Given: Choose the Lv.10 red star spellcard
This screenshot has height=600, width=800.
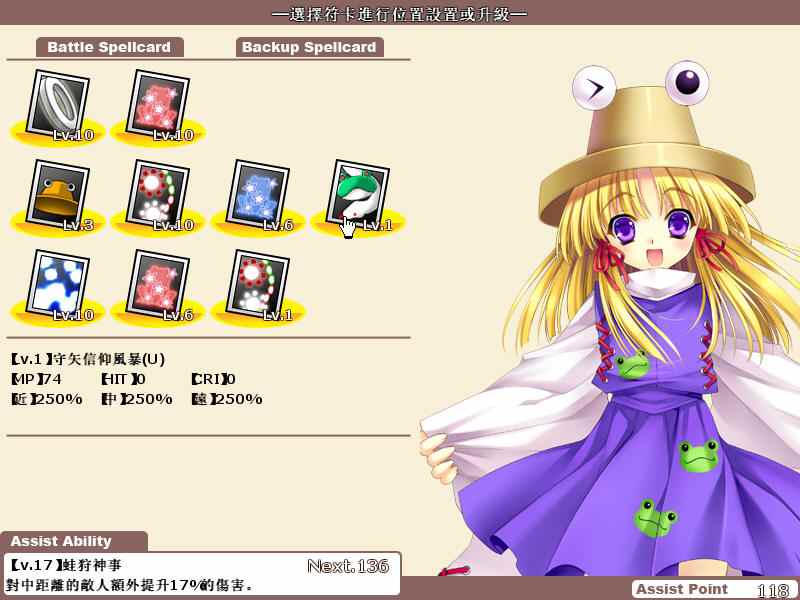Looking at the screenshot, I should 159,105.
